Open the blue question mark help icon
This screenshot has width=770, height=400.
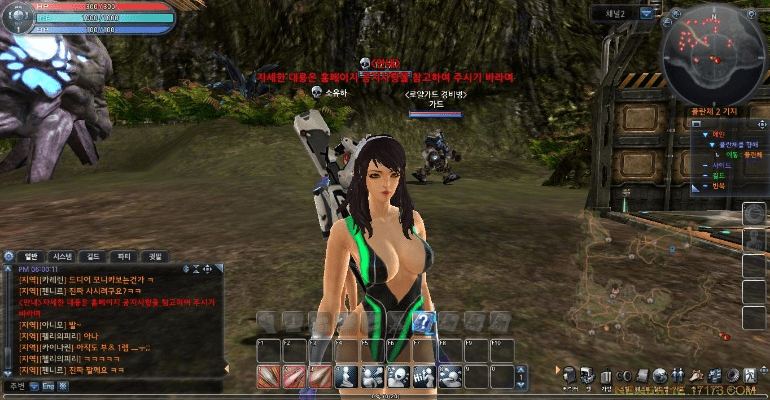click(x=423, y=321)
